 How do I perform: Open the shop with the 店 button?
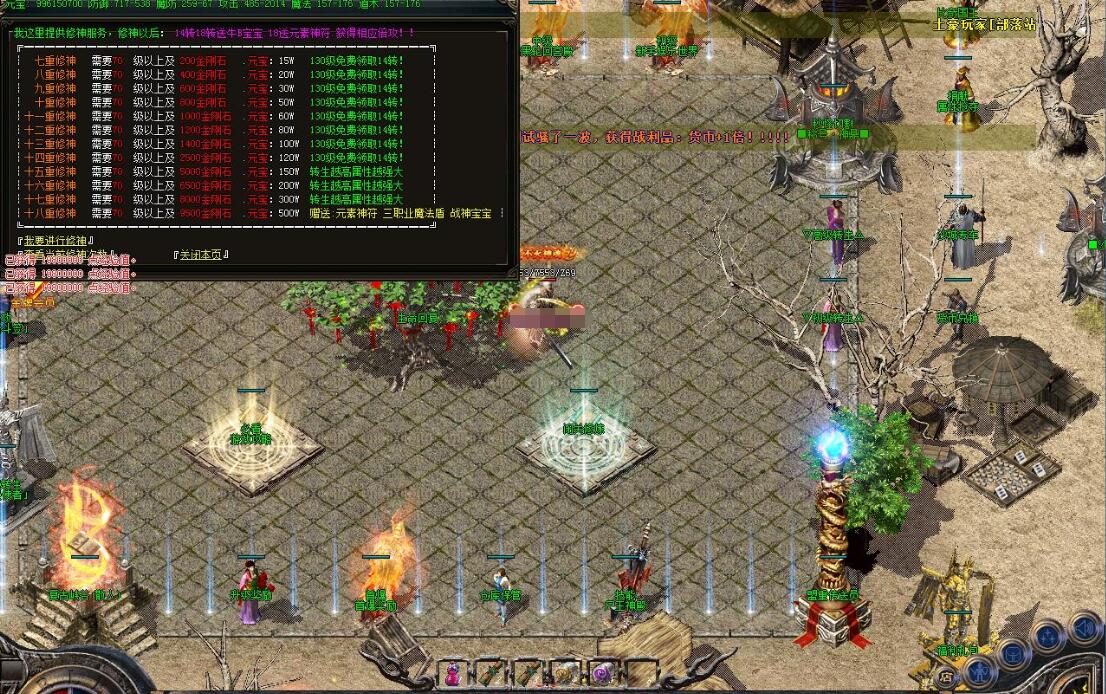pyautogui.click(x=946, y=676)
